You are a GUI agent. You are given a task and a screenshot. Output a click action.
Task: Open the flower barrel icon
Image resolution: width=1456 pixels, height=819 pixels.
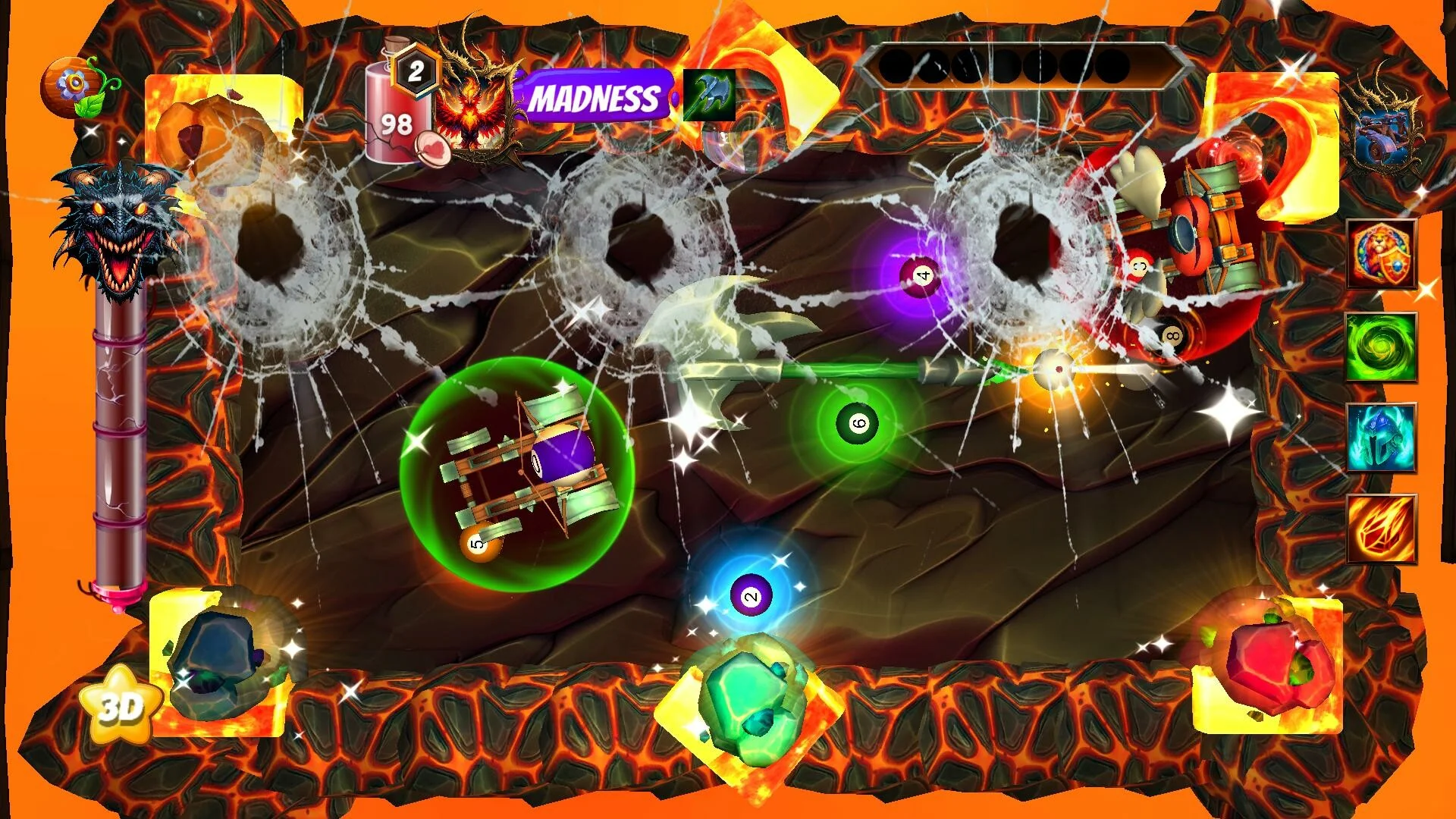(x=75, y=86)
